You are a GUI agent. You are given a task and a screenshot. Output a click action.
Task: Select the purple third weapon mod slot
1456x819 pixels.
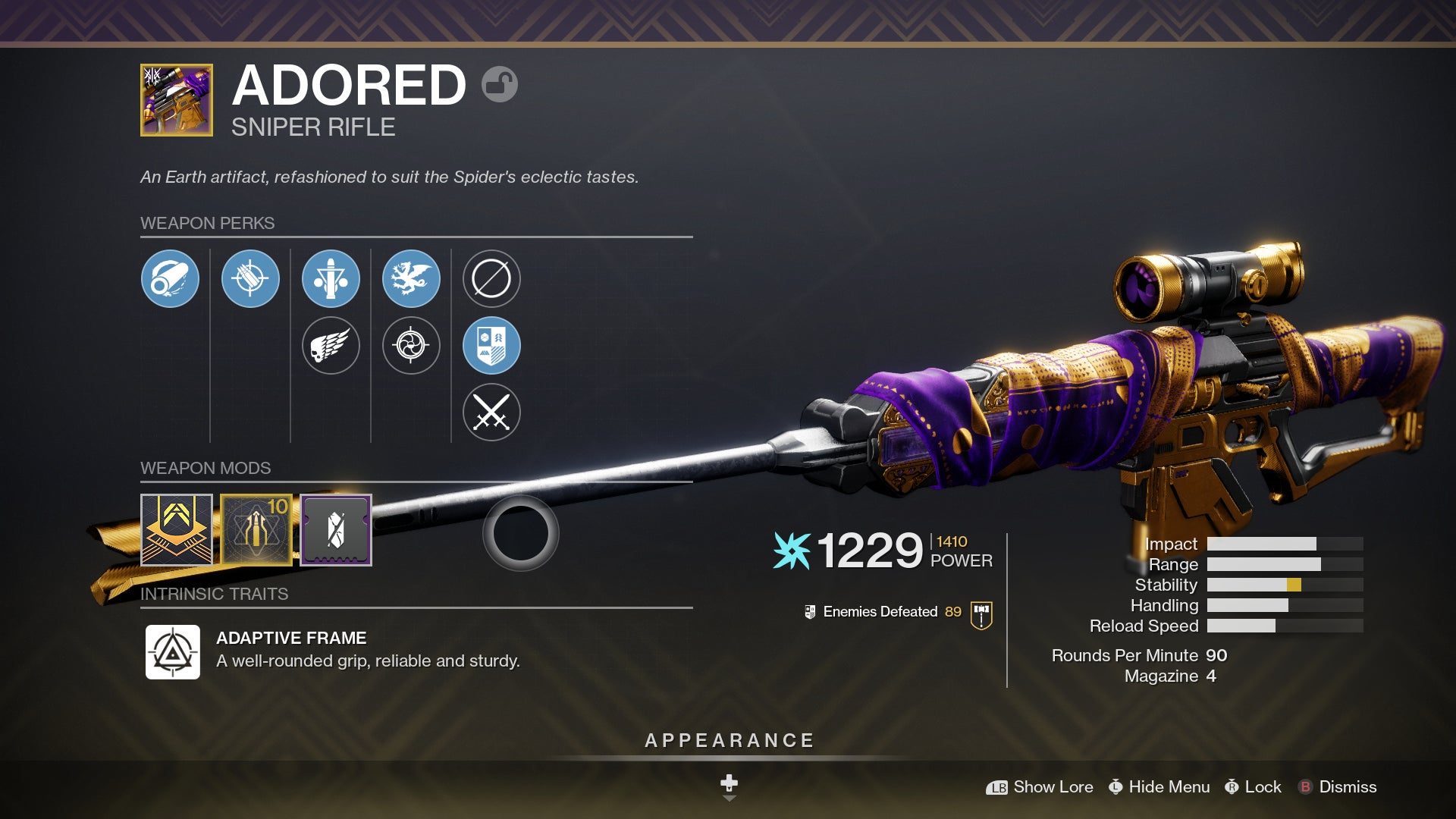tap(334, 529)
